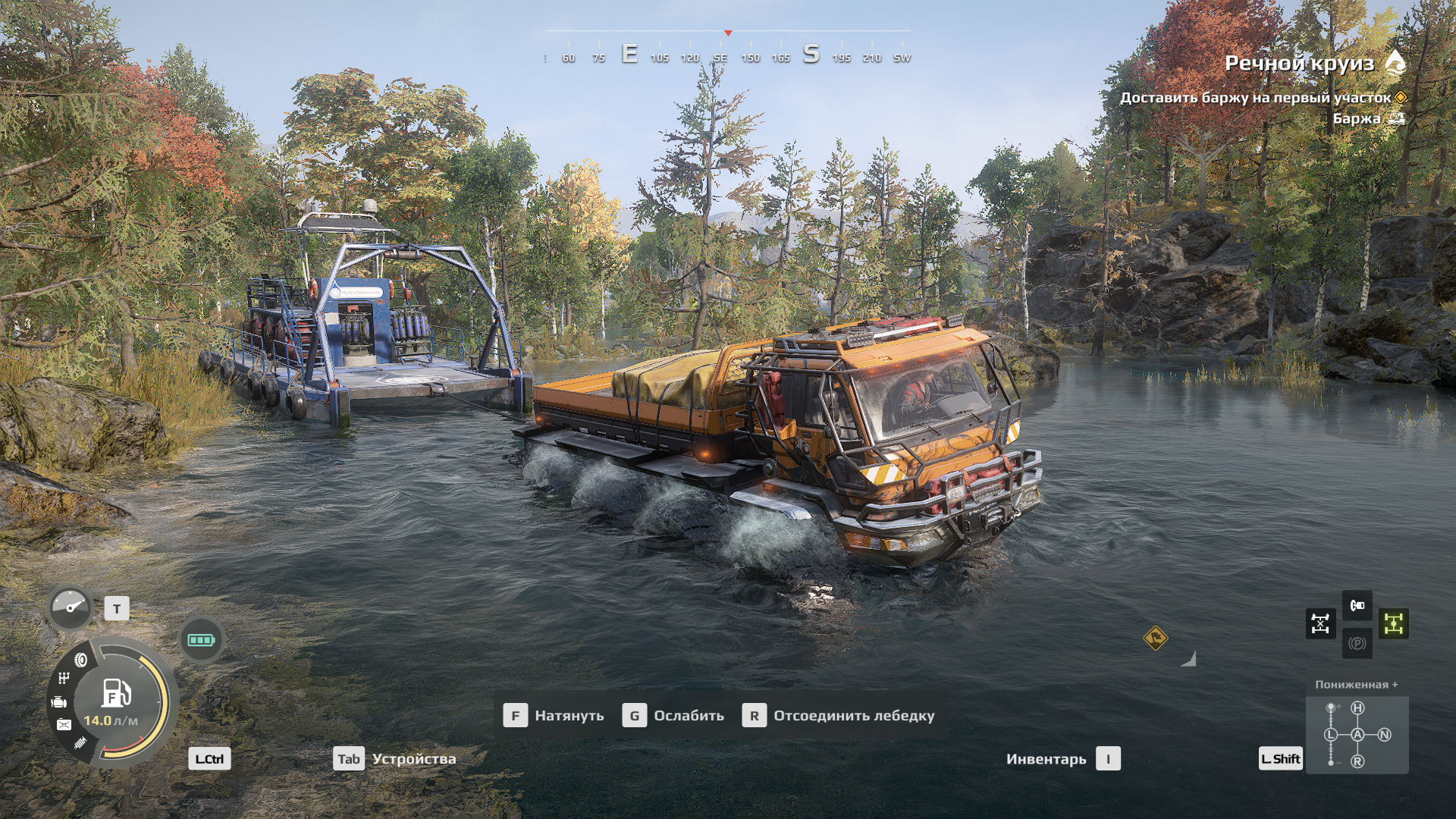
Task: Select the Доставить баржу на первый участок objective
Action: pyautogui.click(x=1255, y=98)
